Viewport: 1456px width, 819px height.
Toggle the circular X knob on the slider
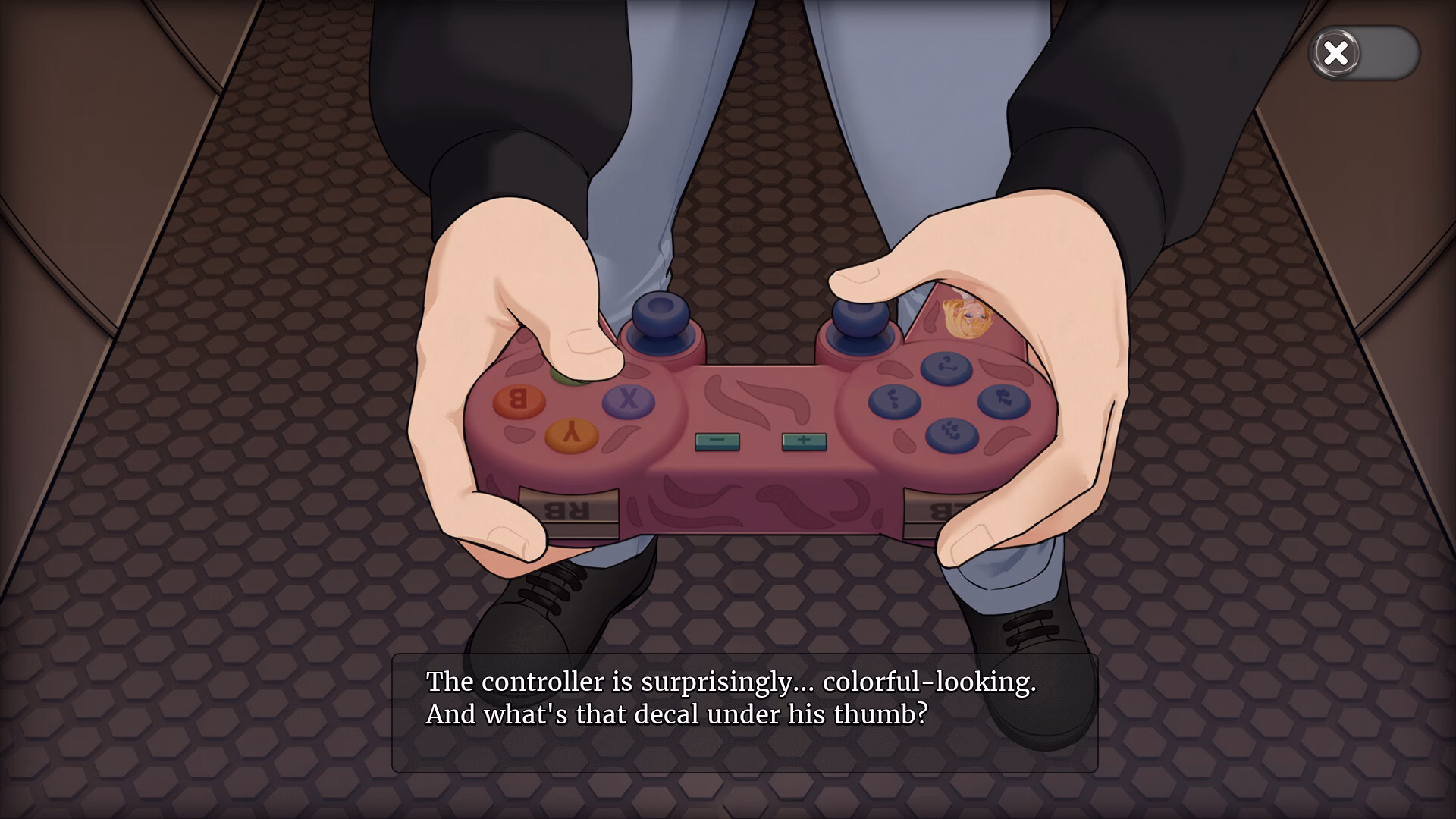pyautogui.click(x=1335, y=53)
